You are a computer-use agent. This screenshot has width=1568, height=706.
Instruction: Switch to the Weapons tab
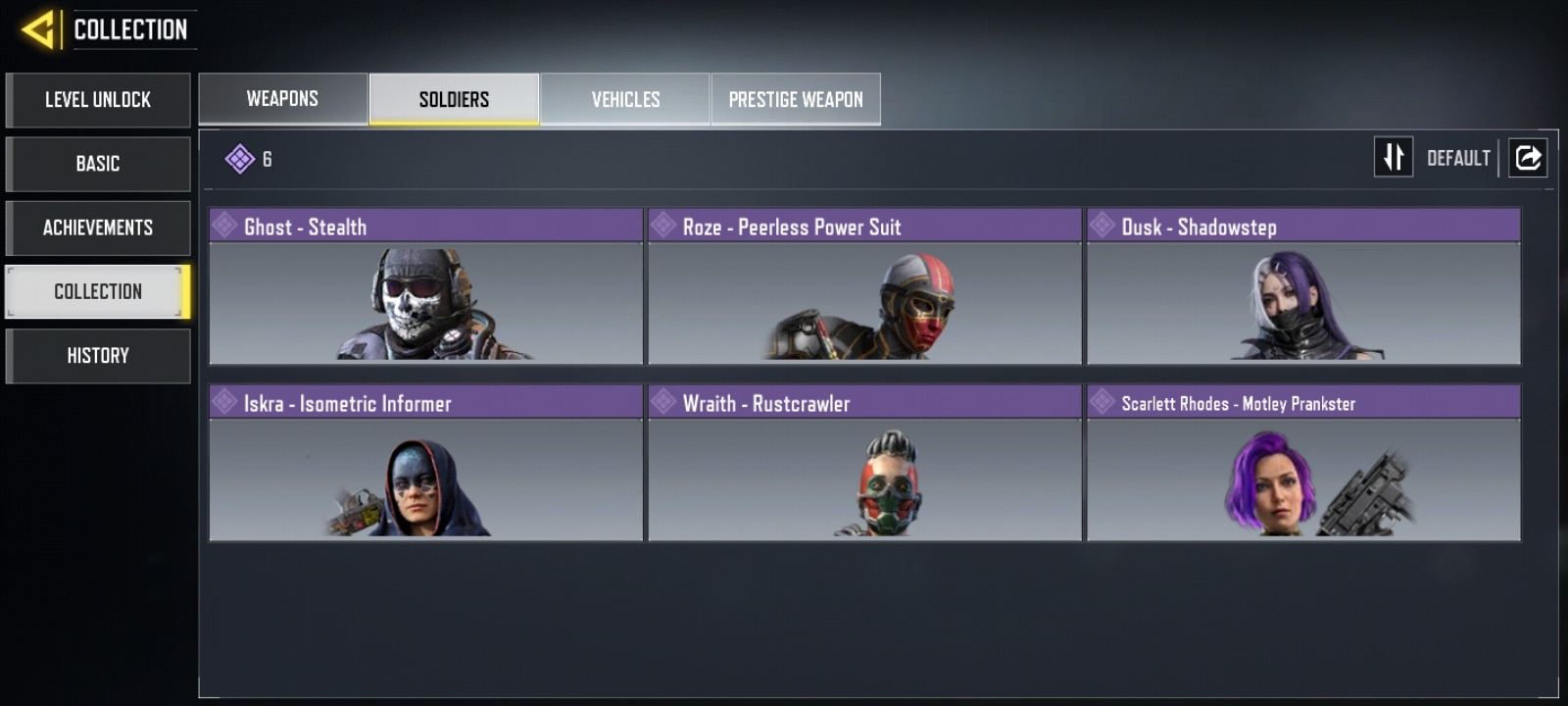coord(283,99)
